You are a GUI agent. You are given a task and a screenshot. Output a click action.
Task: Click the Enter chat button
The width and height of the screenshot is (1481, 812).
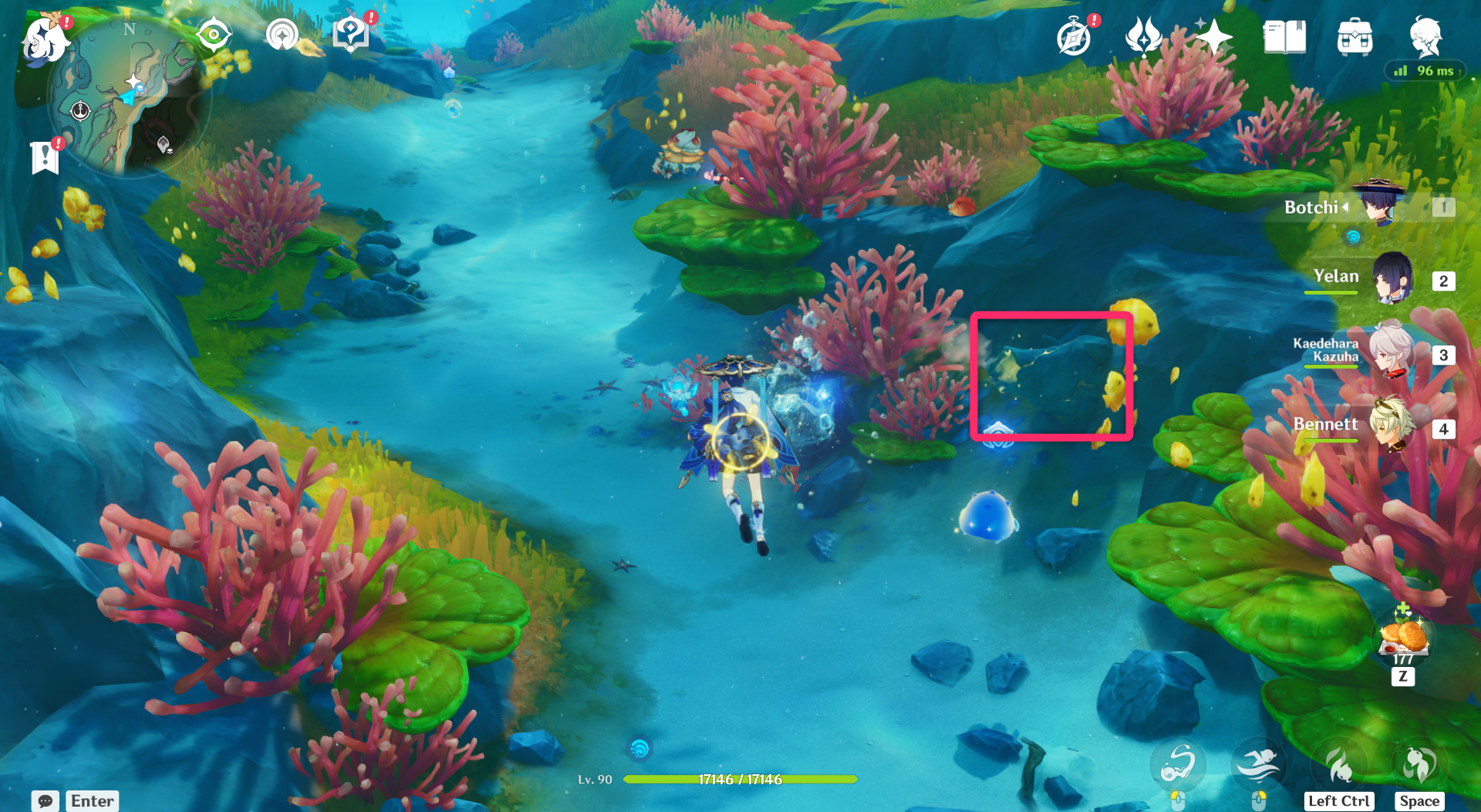click(x=92, y=801)
